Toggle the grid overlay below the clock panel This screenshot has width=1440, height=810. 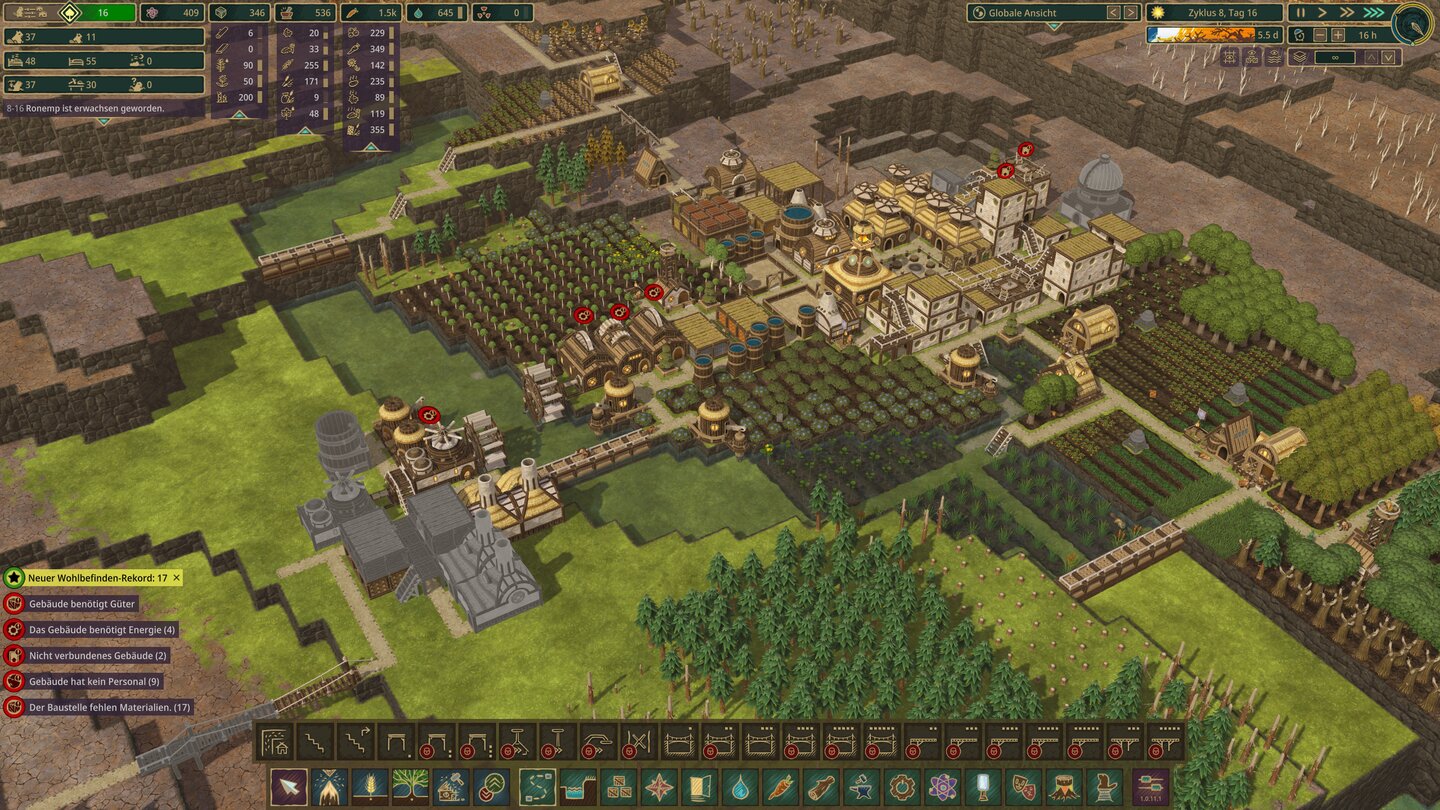point(1230,57)
